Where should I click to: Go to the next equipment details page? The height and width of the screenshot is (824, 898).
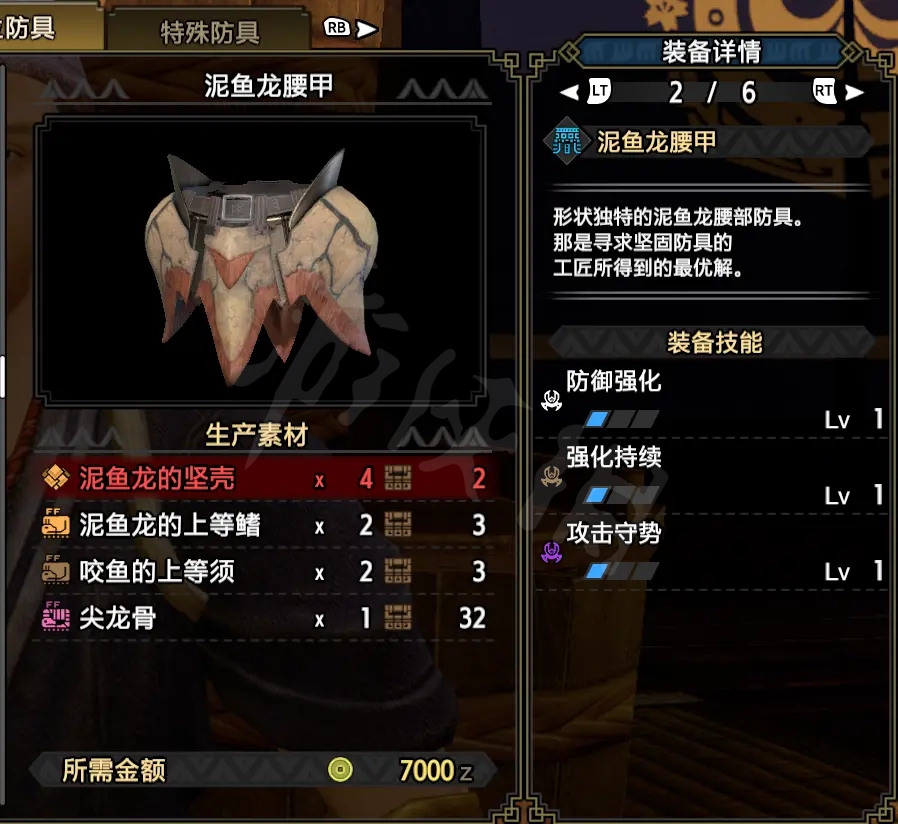(x=838, y=92)
